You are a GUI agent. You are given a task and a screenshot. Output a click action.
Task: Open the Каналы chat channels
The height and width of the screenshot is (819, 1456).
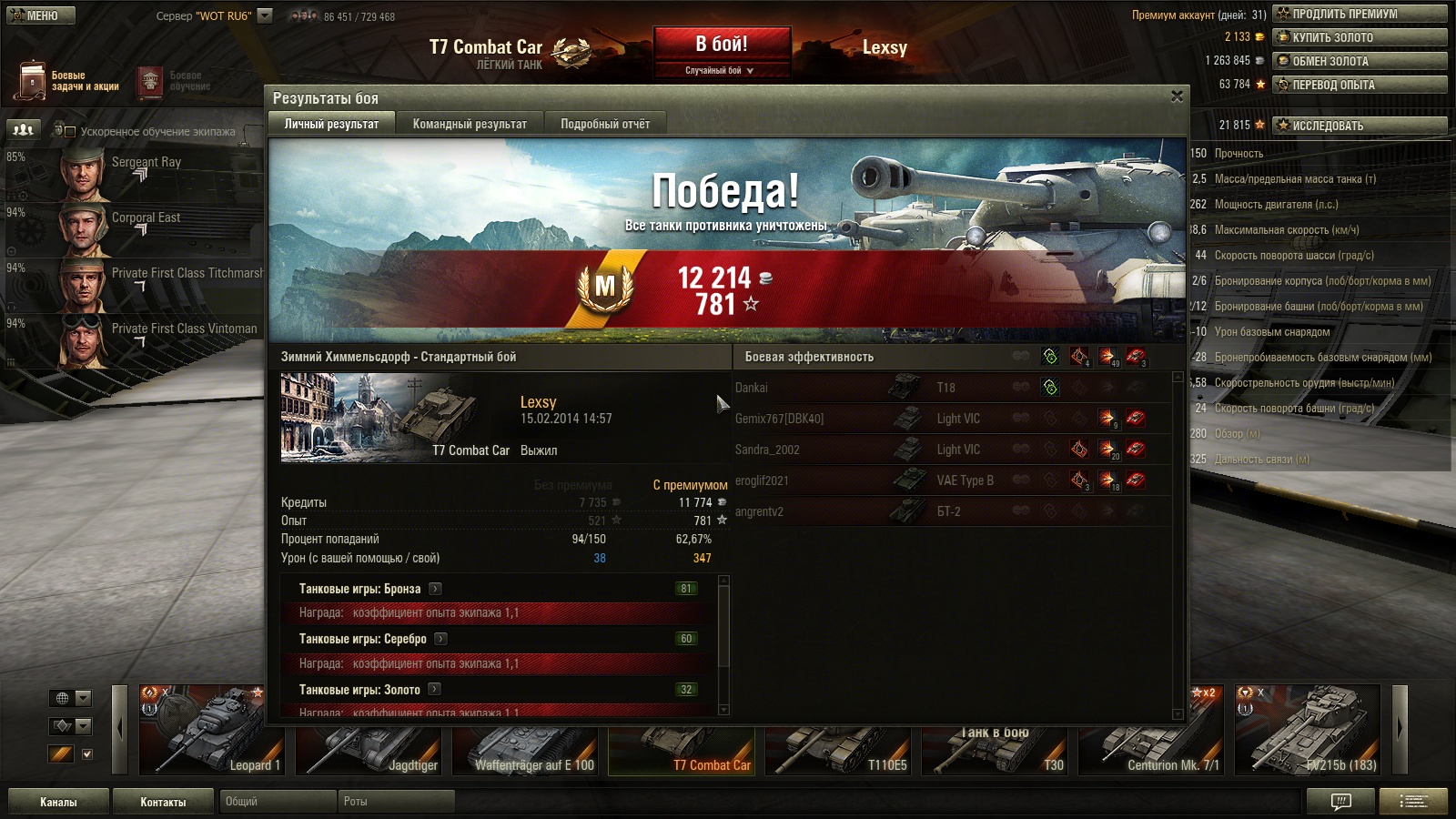(58, 802)
